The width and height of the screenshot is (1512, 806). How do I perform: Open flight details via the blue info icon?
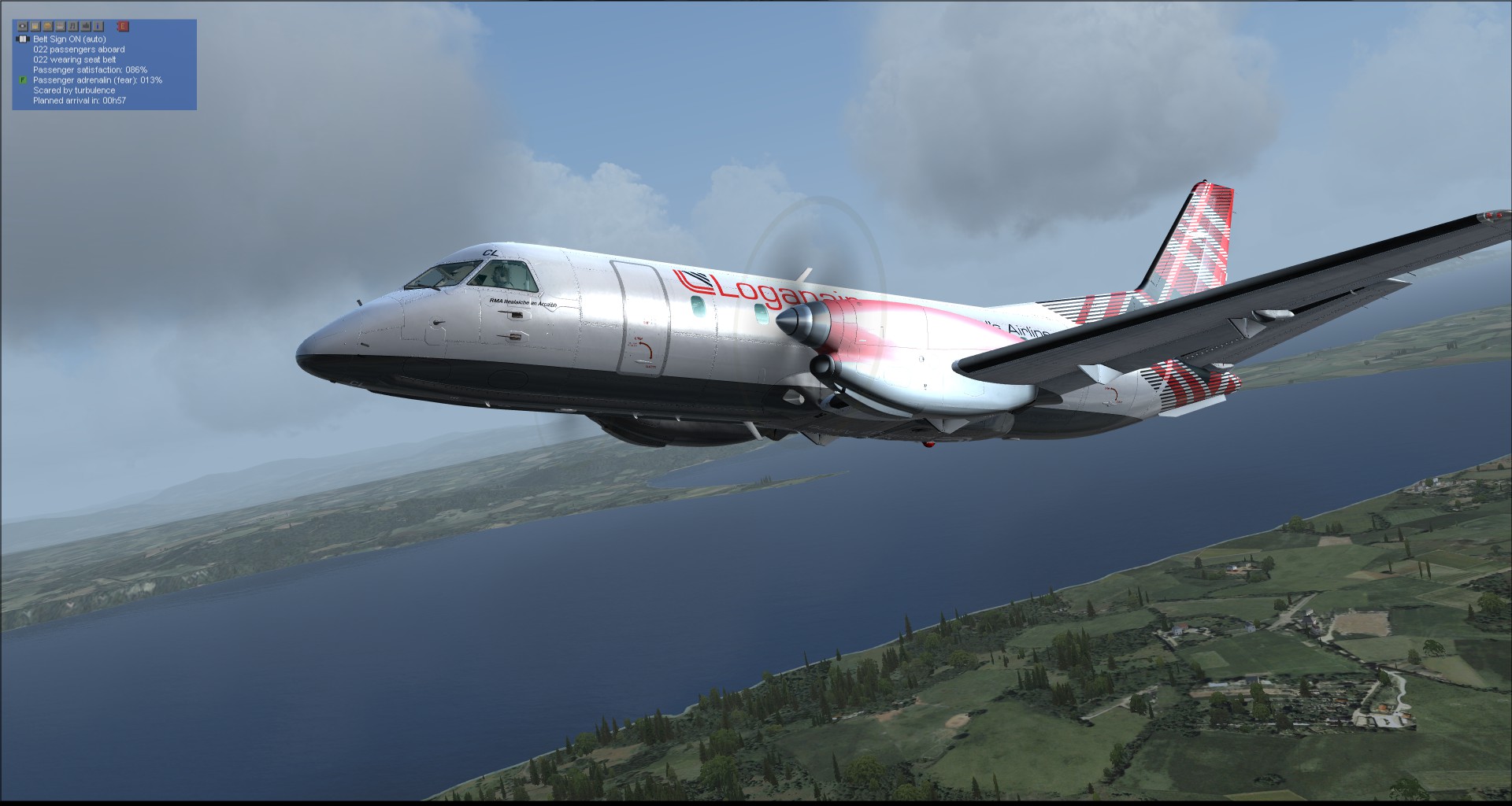(98, 26)
